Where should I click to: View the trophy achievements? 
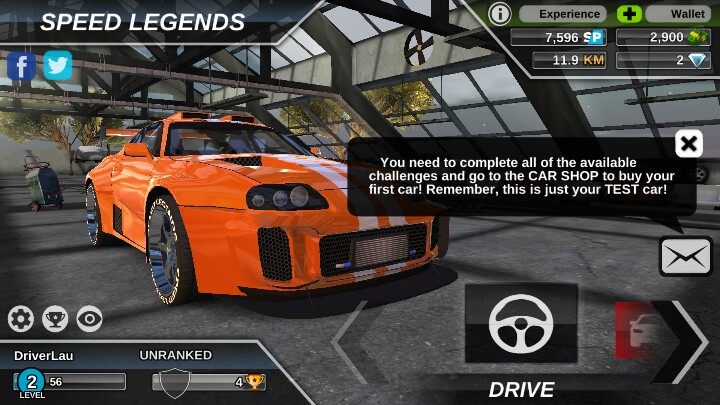pyautogui.click(x=56, y=319)
